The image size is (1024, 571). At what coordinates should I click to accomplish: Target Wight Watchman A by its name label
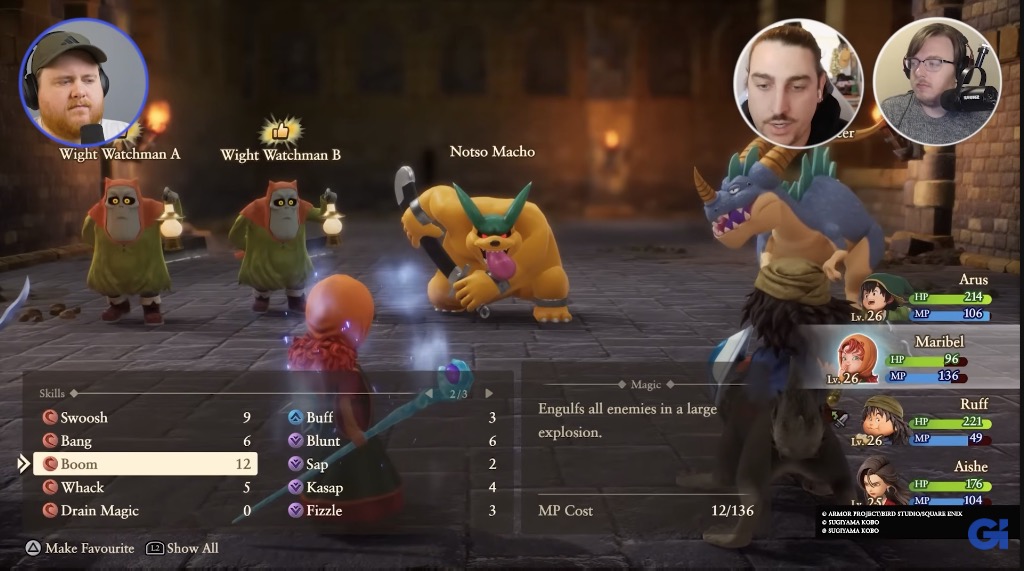pos(120,154)
